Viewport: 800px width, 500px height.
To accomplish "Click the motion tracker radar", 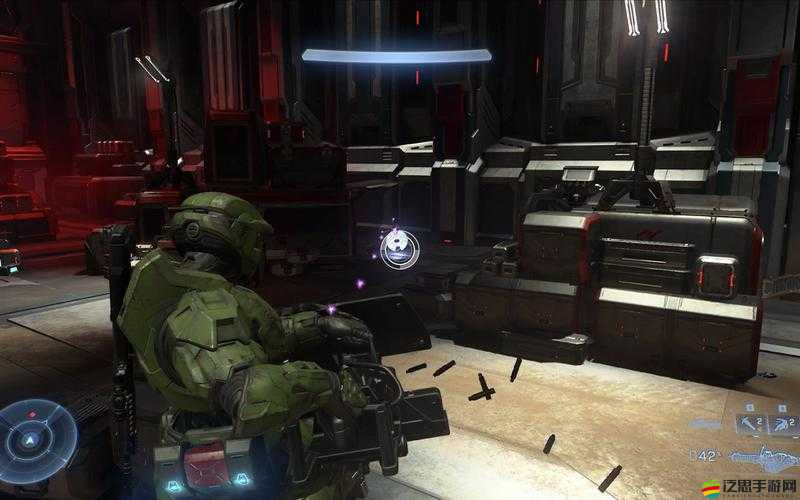I will (x=37, y=438).
